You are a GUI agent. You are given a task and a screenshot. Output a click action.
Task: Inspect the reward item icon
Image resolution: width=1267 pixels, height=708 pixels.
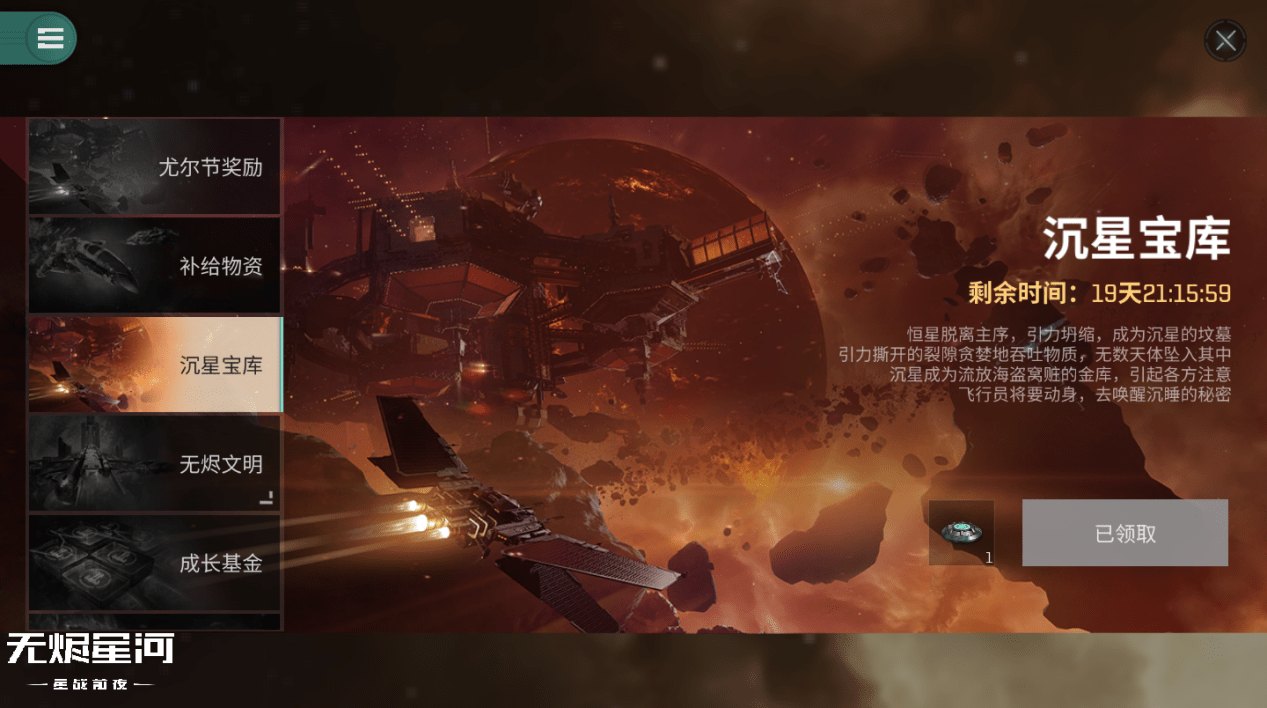tap(961, 533)
